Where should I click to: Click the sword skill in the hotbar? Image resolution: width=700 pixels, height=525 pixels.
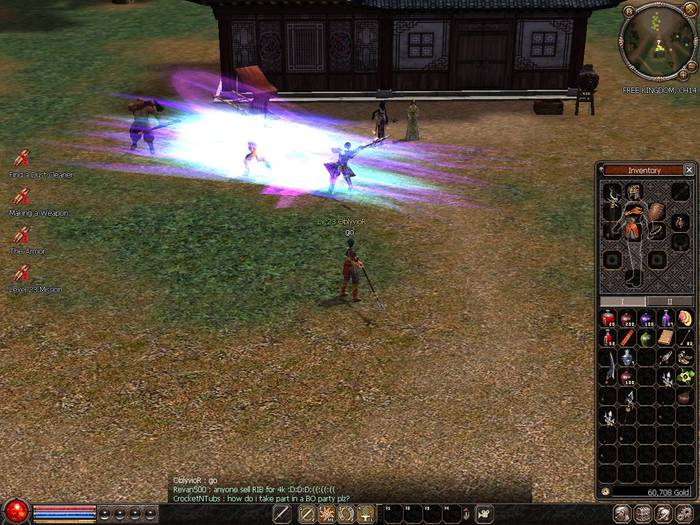(x=283, y=514)
